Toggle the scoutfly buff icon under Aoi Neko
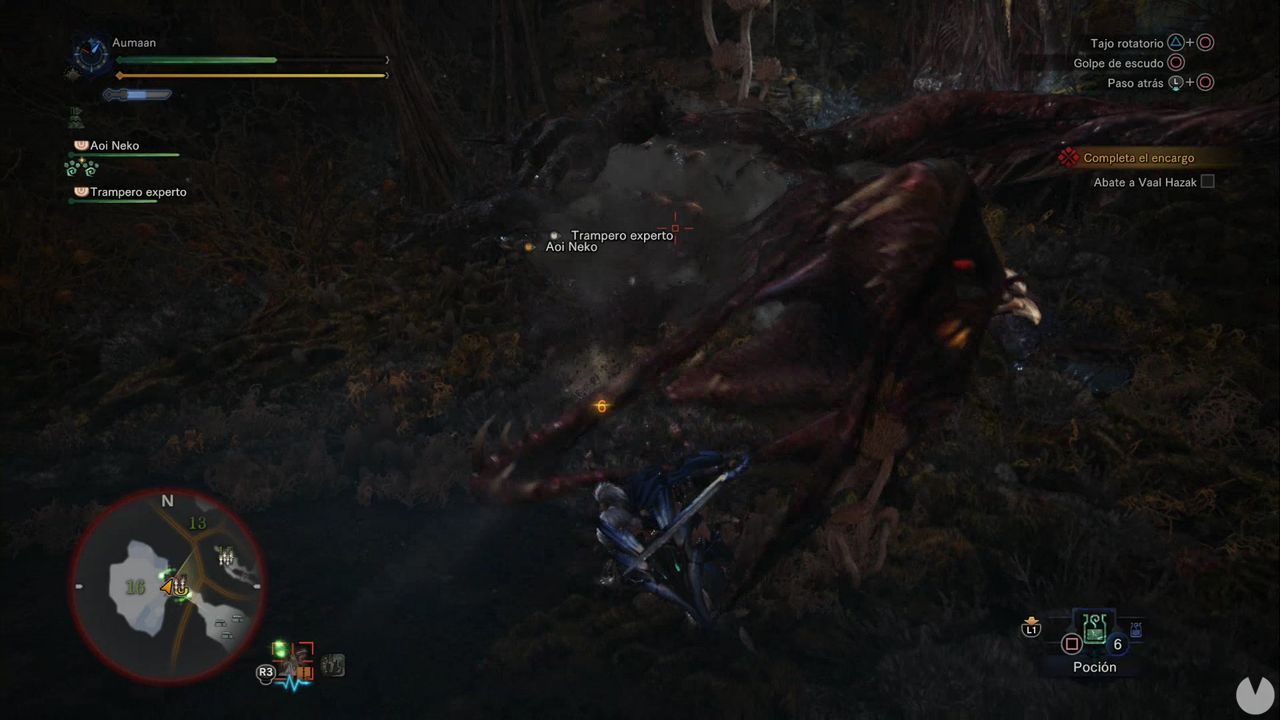The height and width of the screenshot is (720, 1280). coord(81,167)
